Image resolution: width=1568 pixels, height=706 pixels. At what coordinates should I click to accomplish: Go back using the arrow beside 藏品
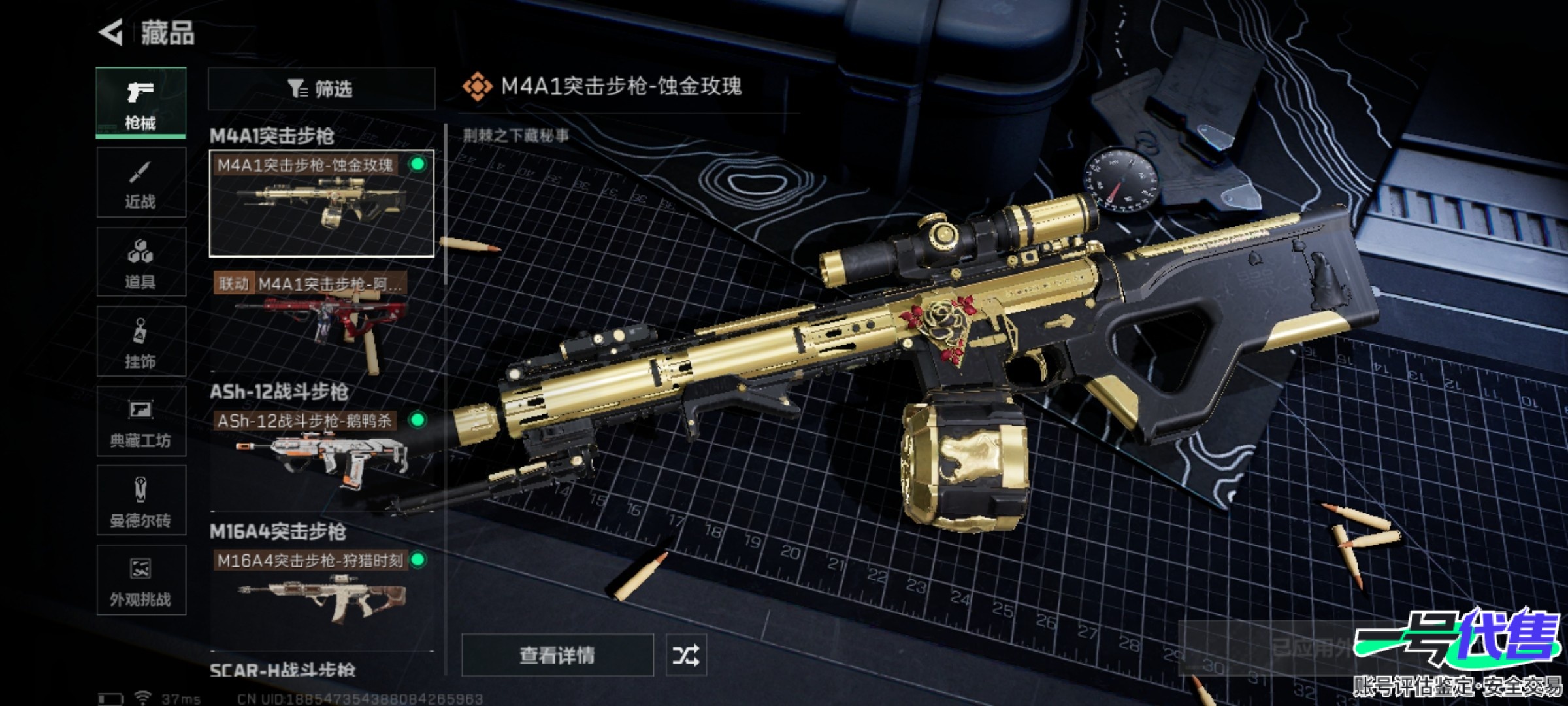[x=111, y=33]
